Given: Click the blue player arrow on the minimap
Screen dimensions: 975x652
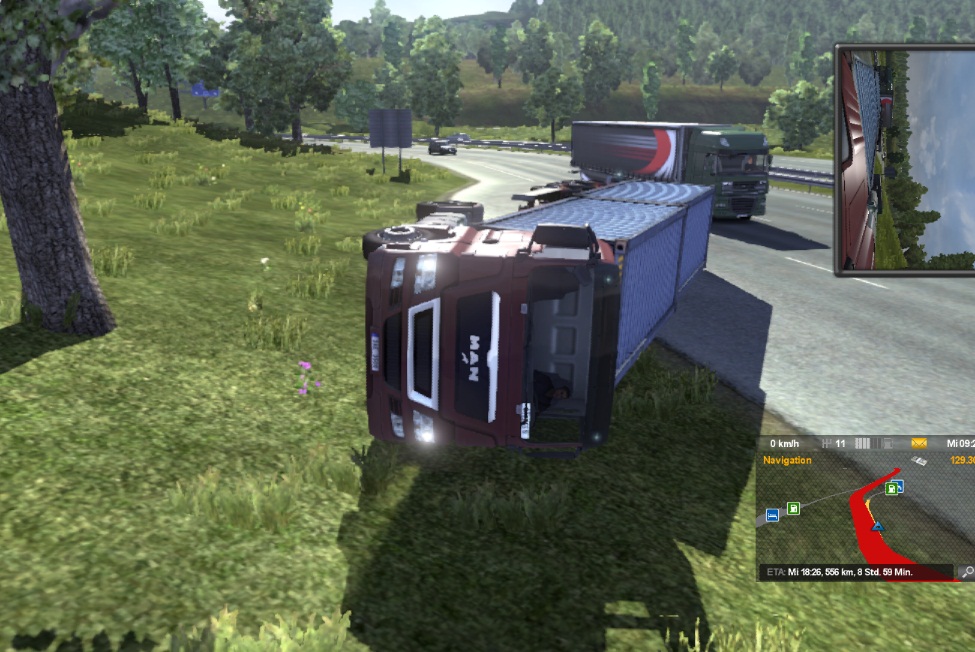Looking at the screenshot, I should 878,525.
